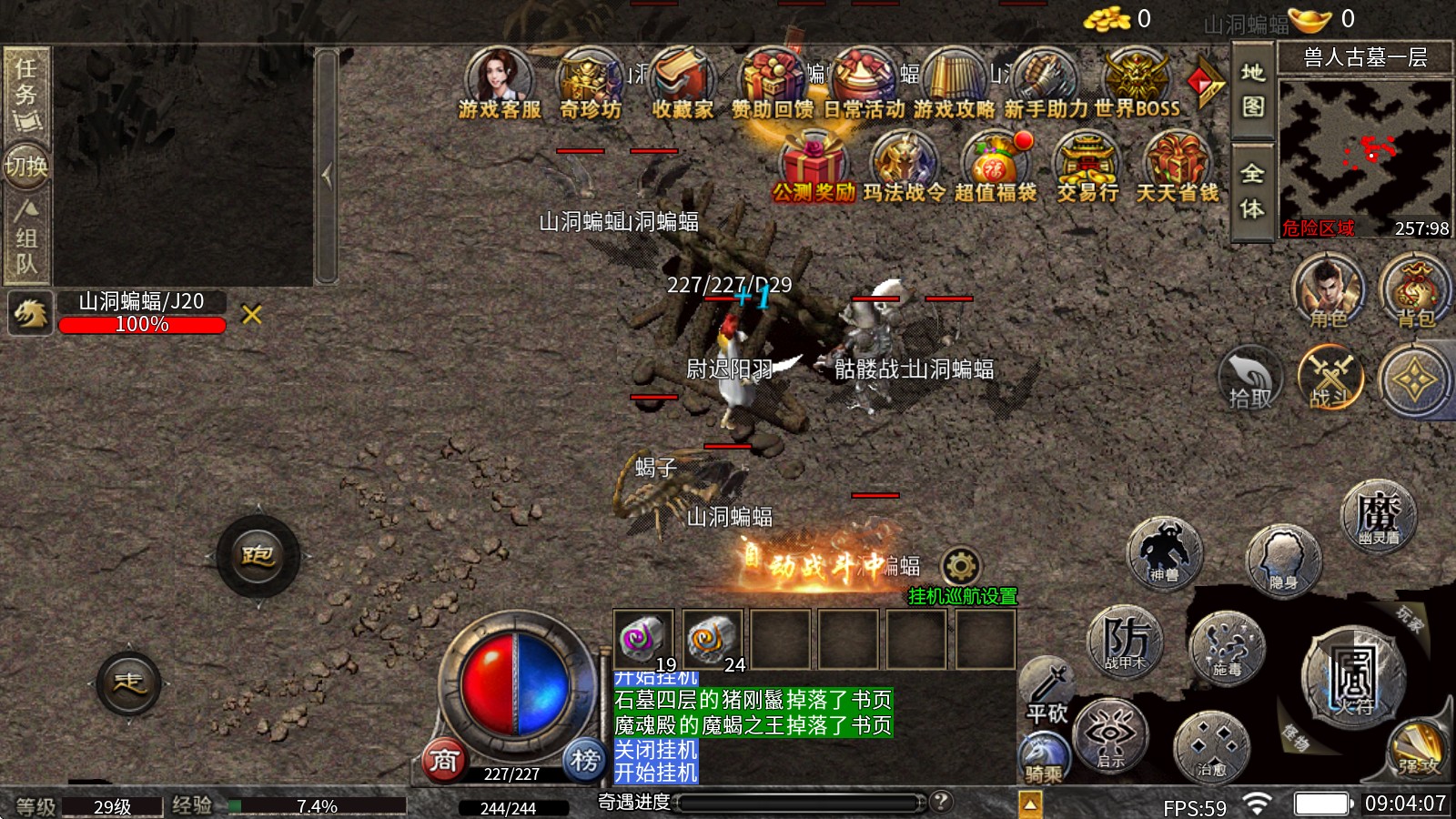Screen dimensions: 1456x819
Task: Open the 背包 bag inventory
Action: click(x=1415, y=291)
